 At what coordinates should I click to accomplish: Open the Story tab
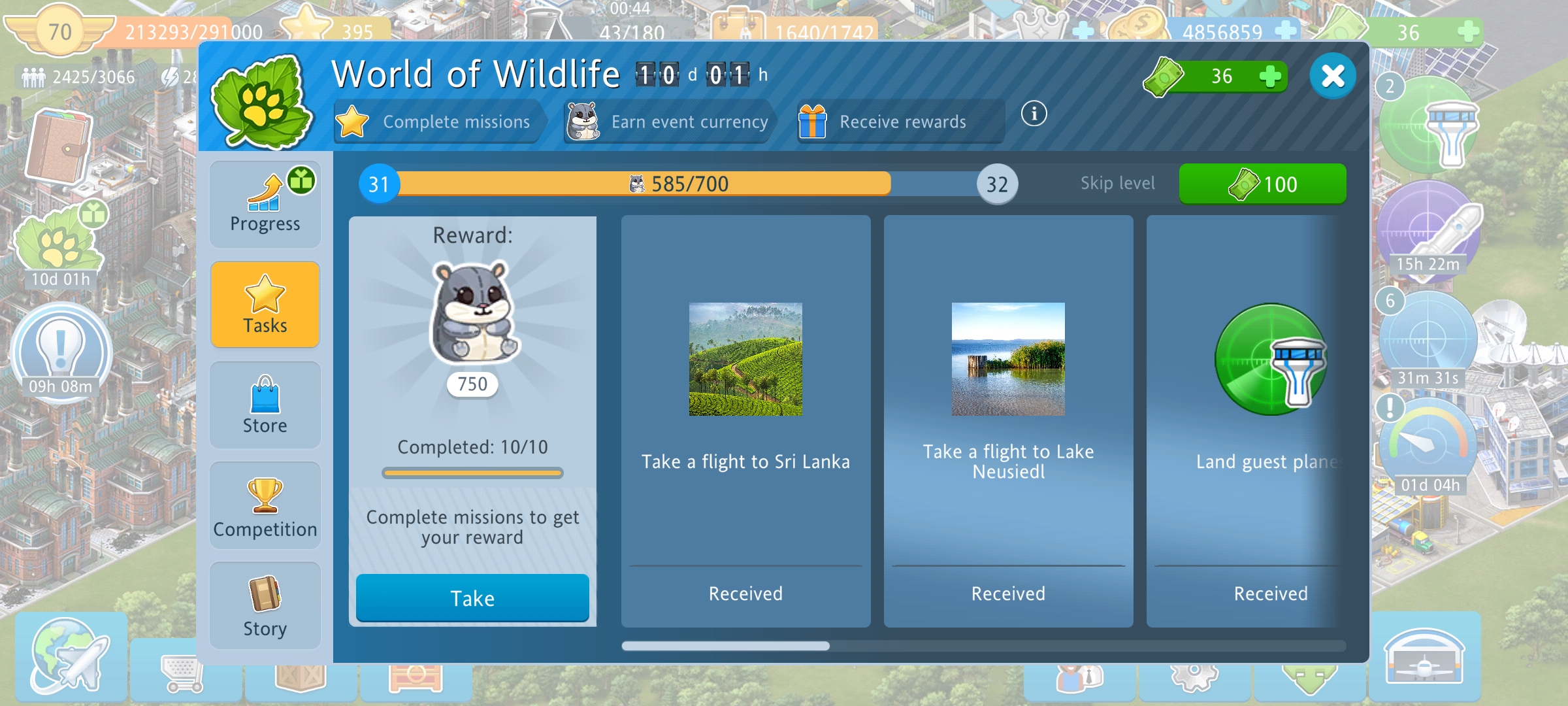[265, 607]
